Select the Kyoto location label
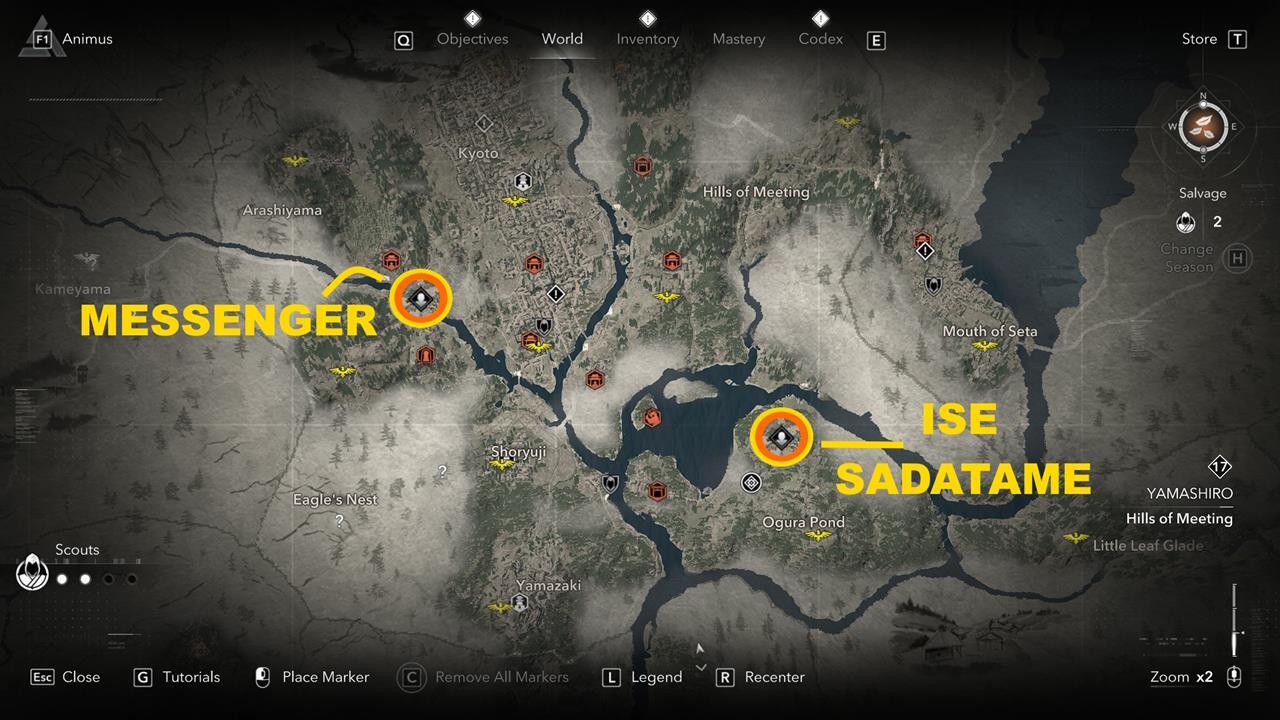 477,153
